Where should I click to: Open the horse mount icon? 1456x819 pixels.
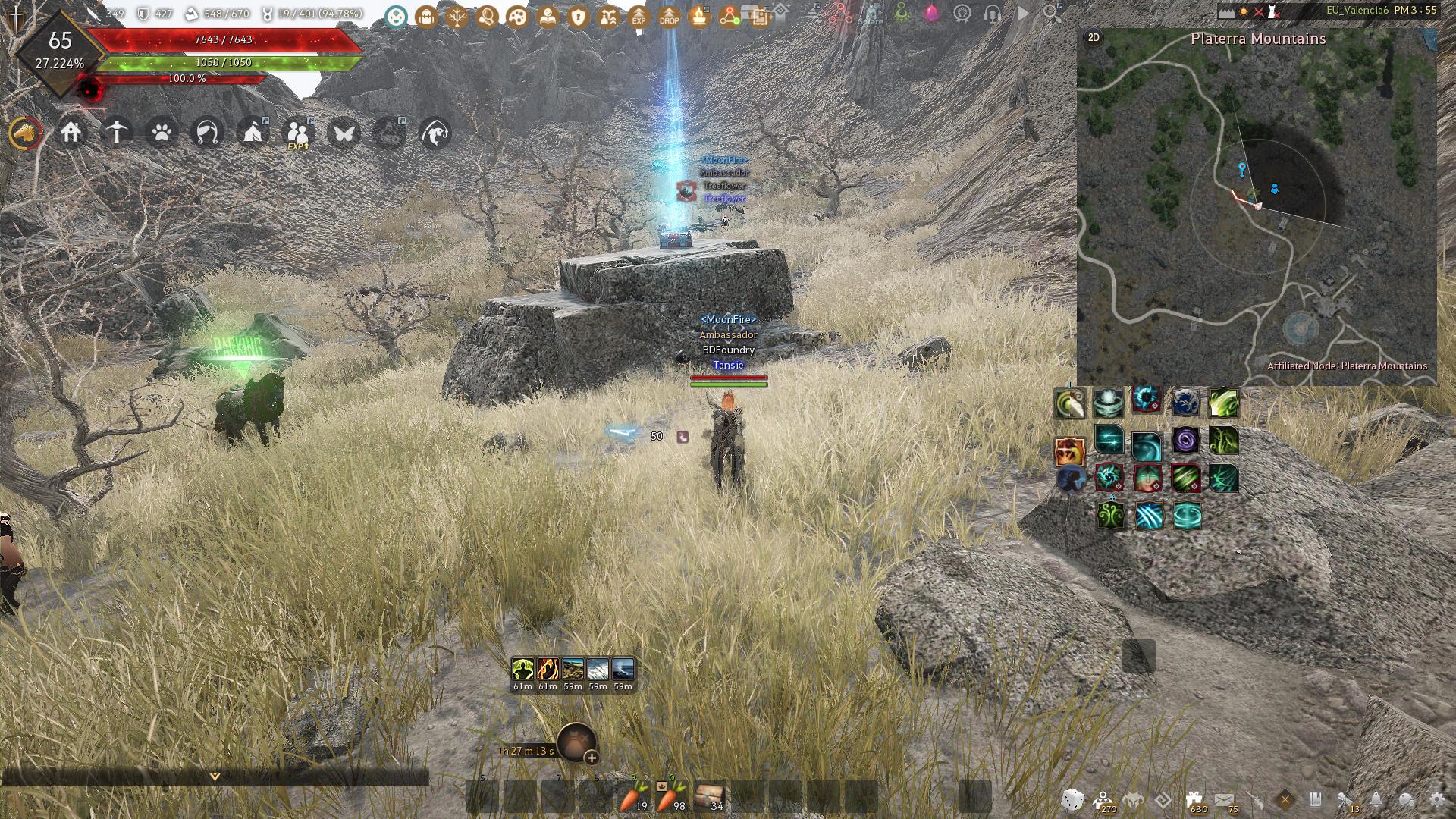click(26, 133)
